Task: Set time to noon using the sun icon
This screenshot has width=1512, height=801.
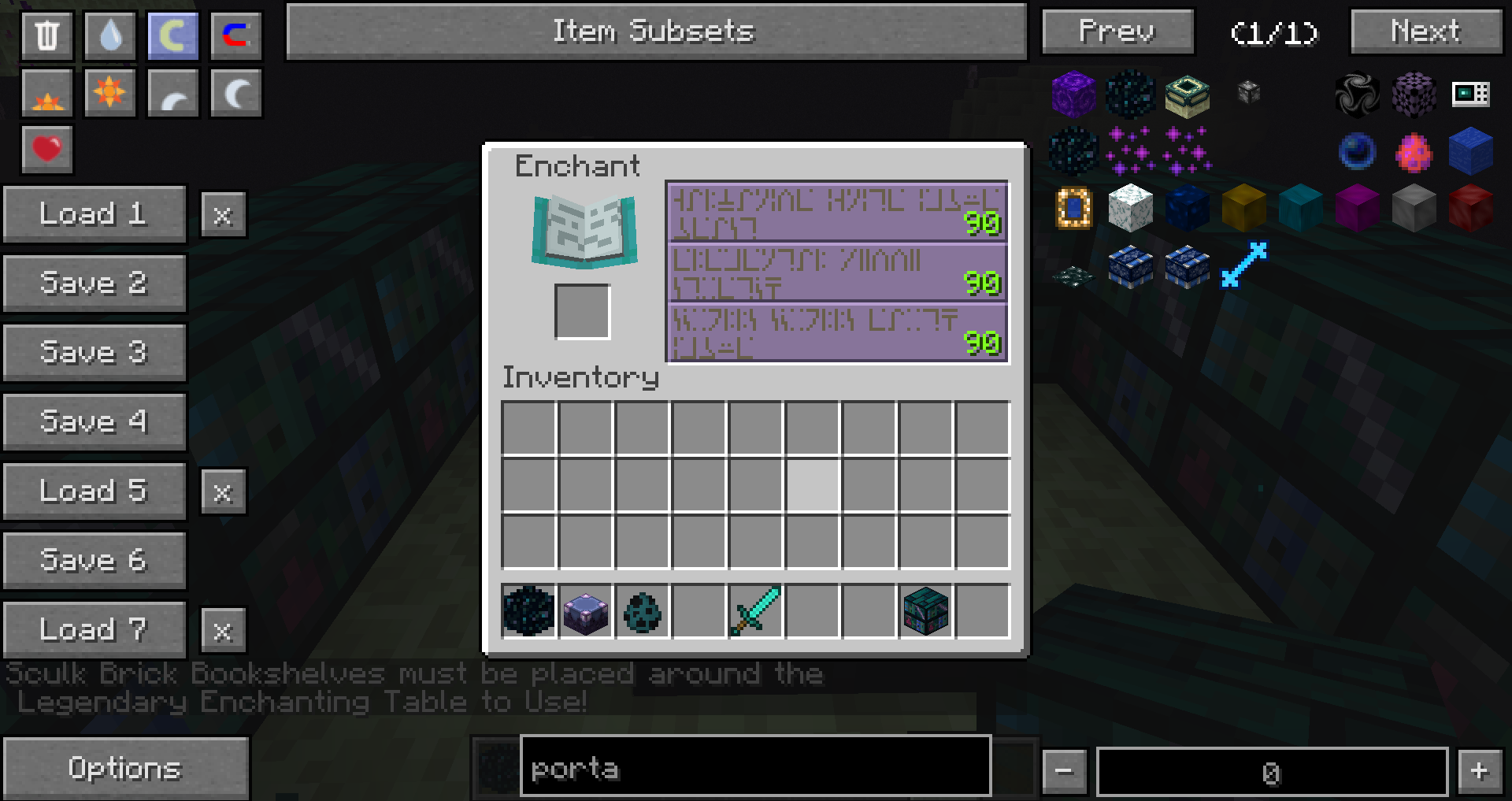Action: [109, 92]
